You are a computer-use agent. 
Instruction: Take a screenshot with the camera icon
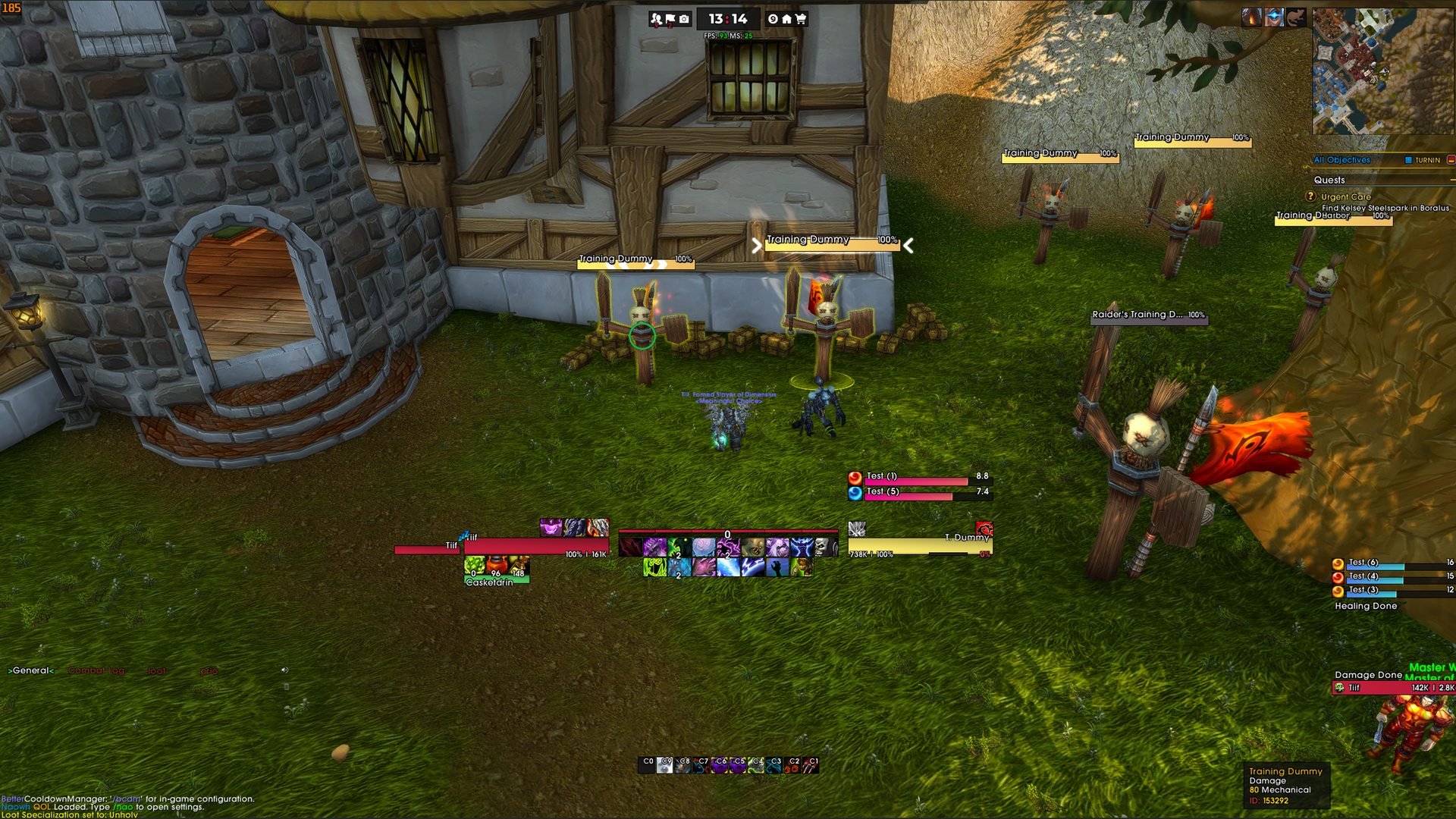point(684,19)
